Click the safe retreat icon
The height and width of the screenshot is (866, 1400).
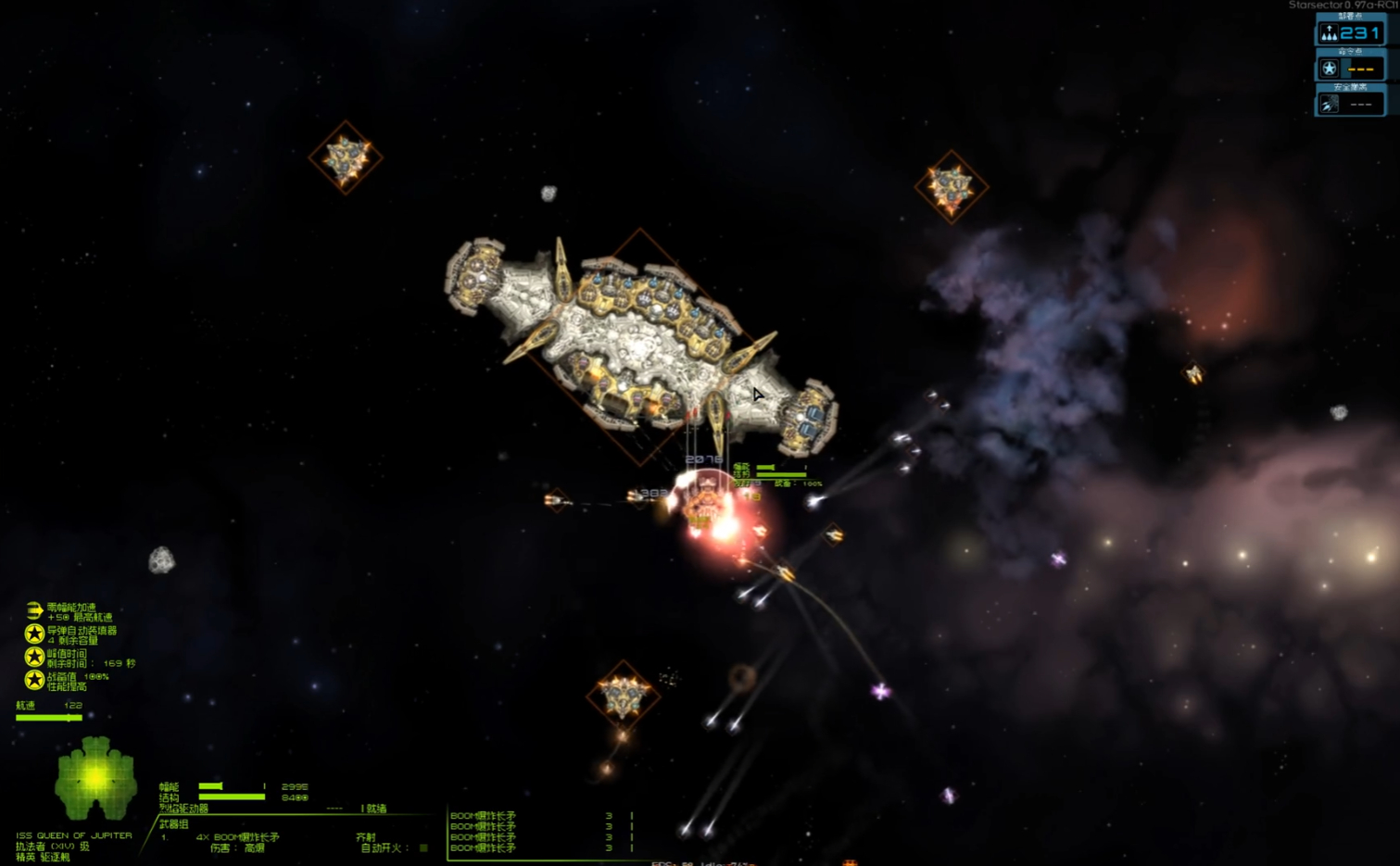[x=1329, y=104]
